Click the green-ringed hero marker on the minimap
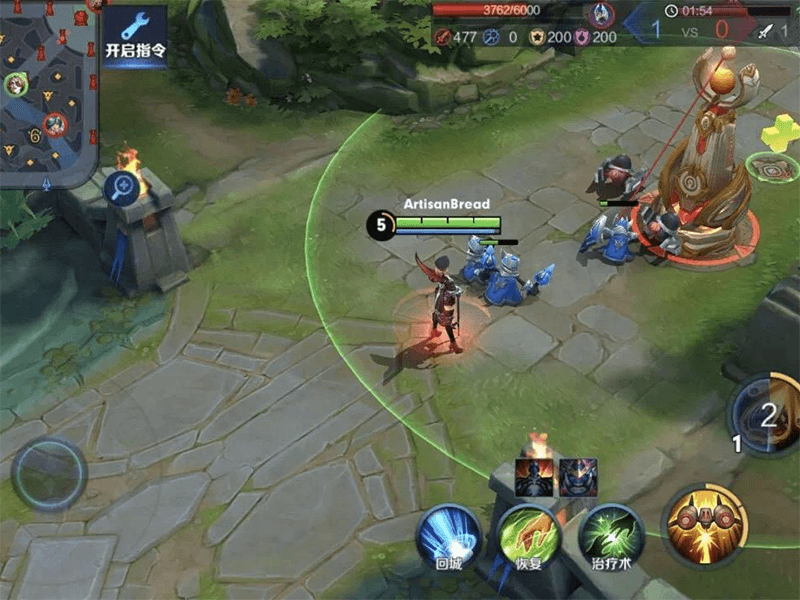Screen dimensions: 800x600 coord(16,83)
